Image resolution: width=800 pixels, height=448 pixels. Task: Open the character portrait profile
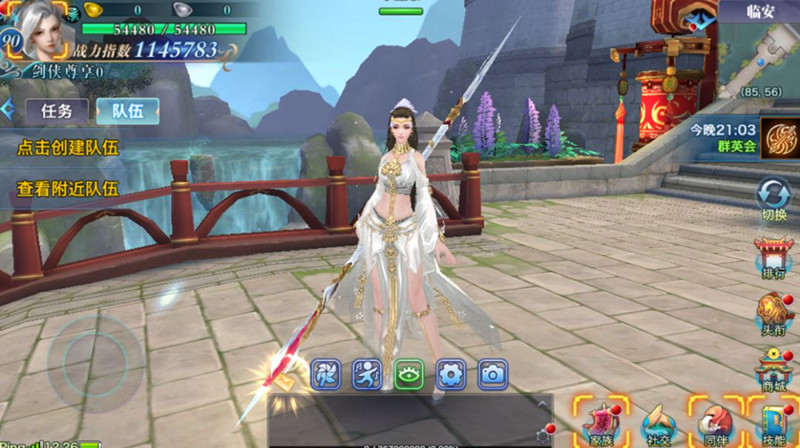click(40, 30)
